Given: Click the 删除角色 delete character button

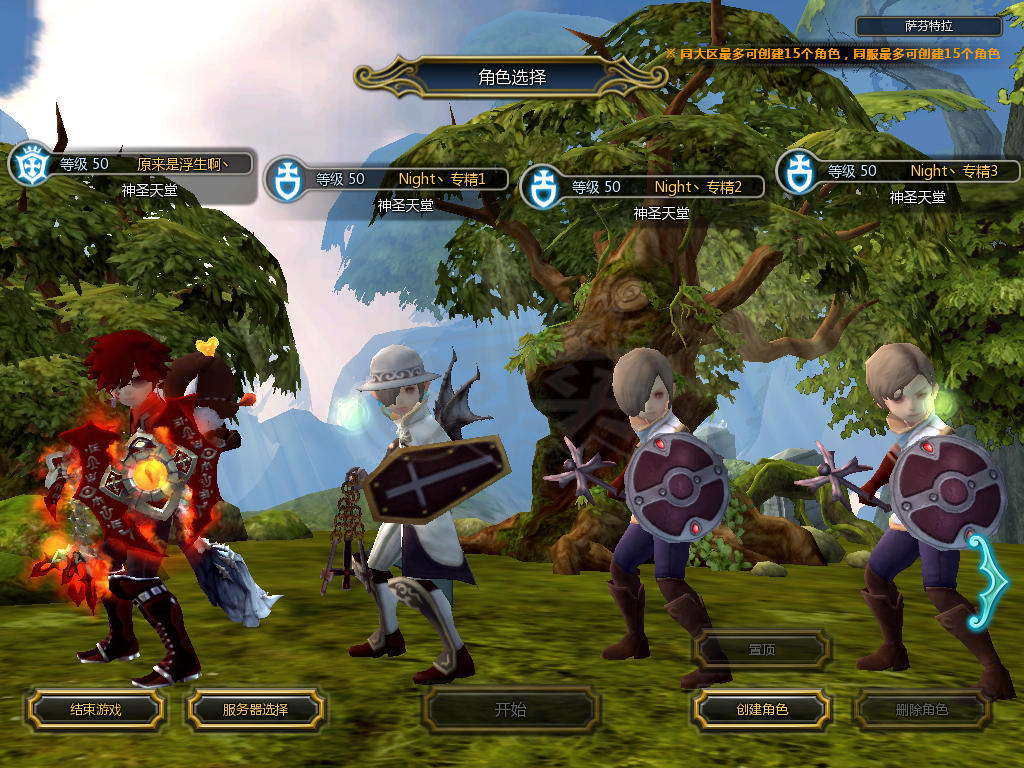Looking at the screenshot, I should [921, 710].
